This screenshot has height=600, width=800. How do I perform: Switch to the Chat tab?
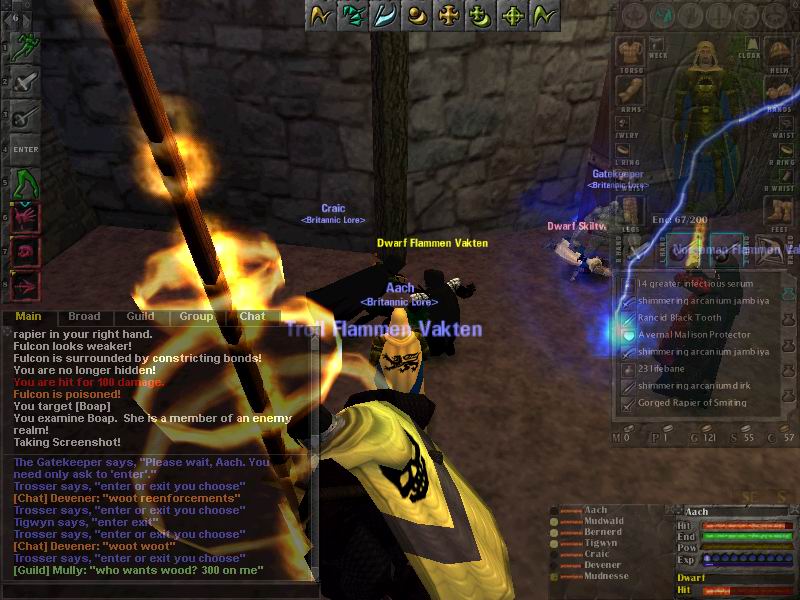pos(252,317)
